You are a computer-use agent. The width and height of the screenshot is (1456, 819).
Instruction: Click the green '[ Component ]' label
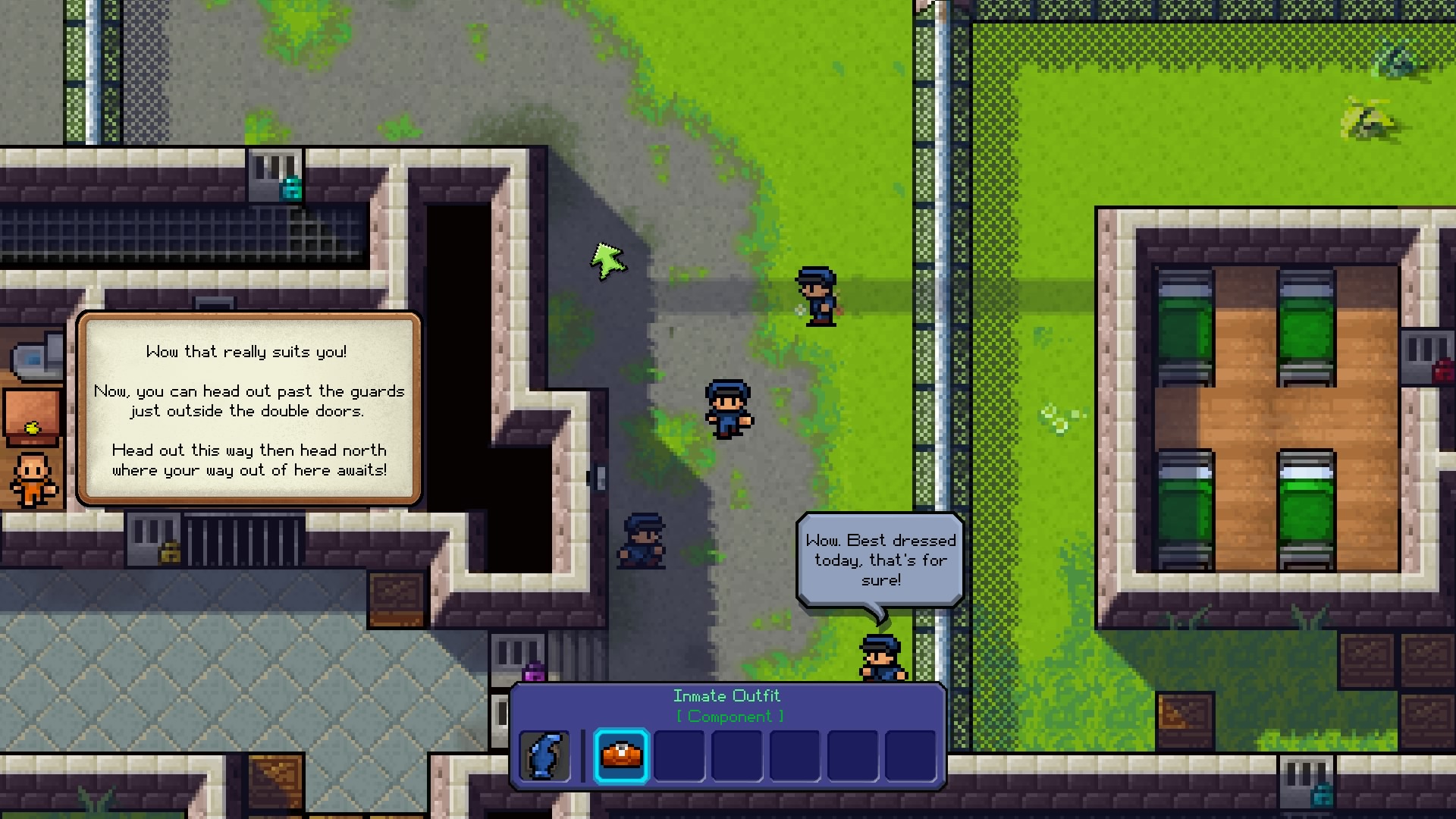pos(730,716)
